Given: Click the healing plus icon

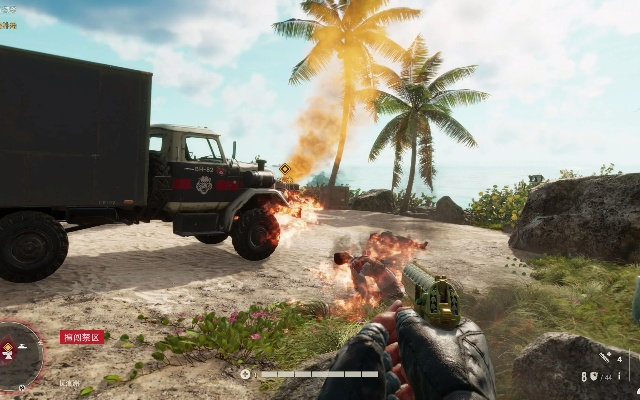Looking at the screenshot, I should (246, 374).
